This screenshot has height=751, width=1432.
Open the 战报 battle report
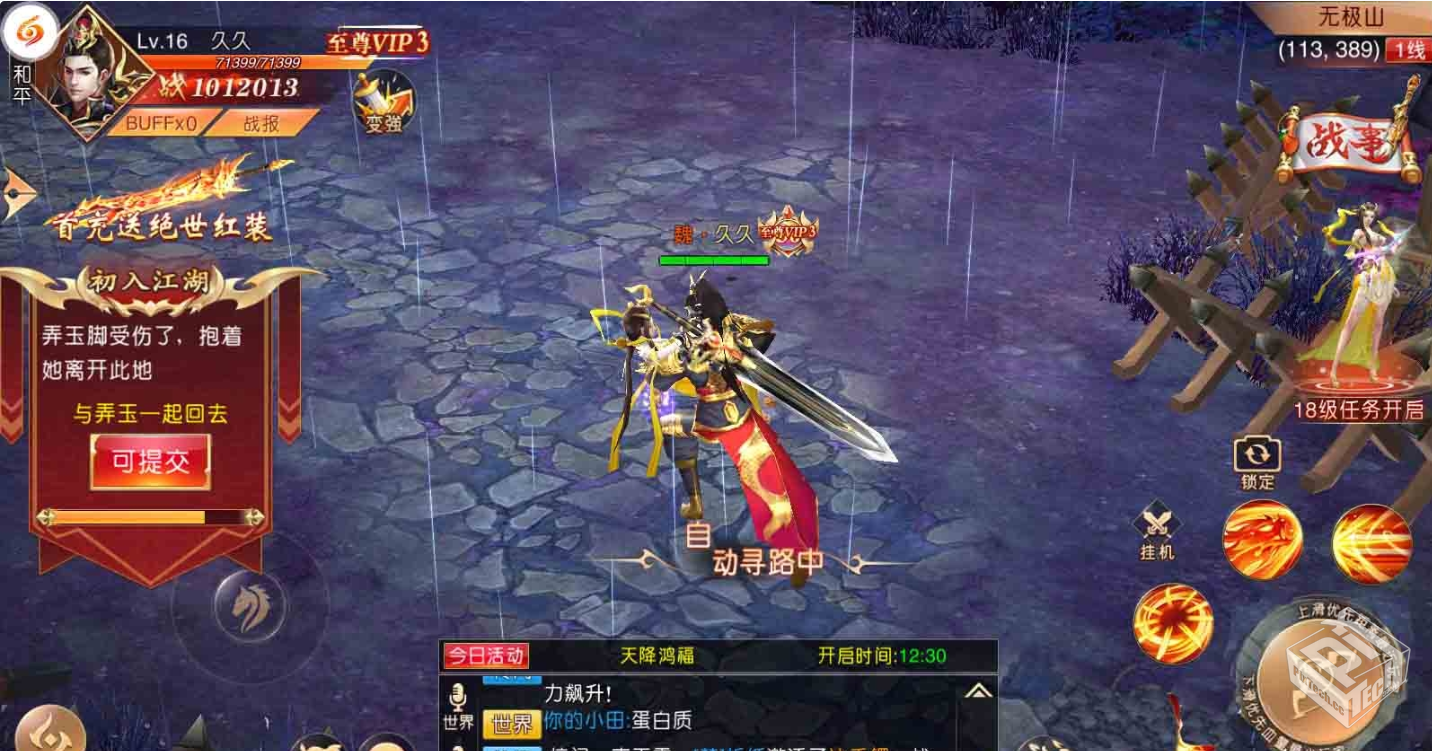point(262,124)
